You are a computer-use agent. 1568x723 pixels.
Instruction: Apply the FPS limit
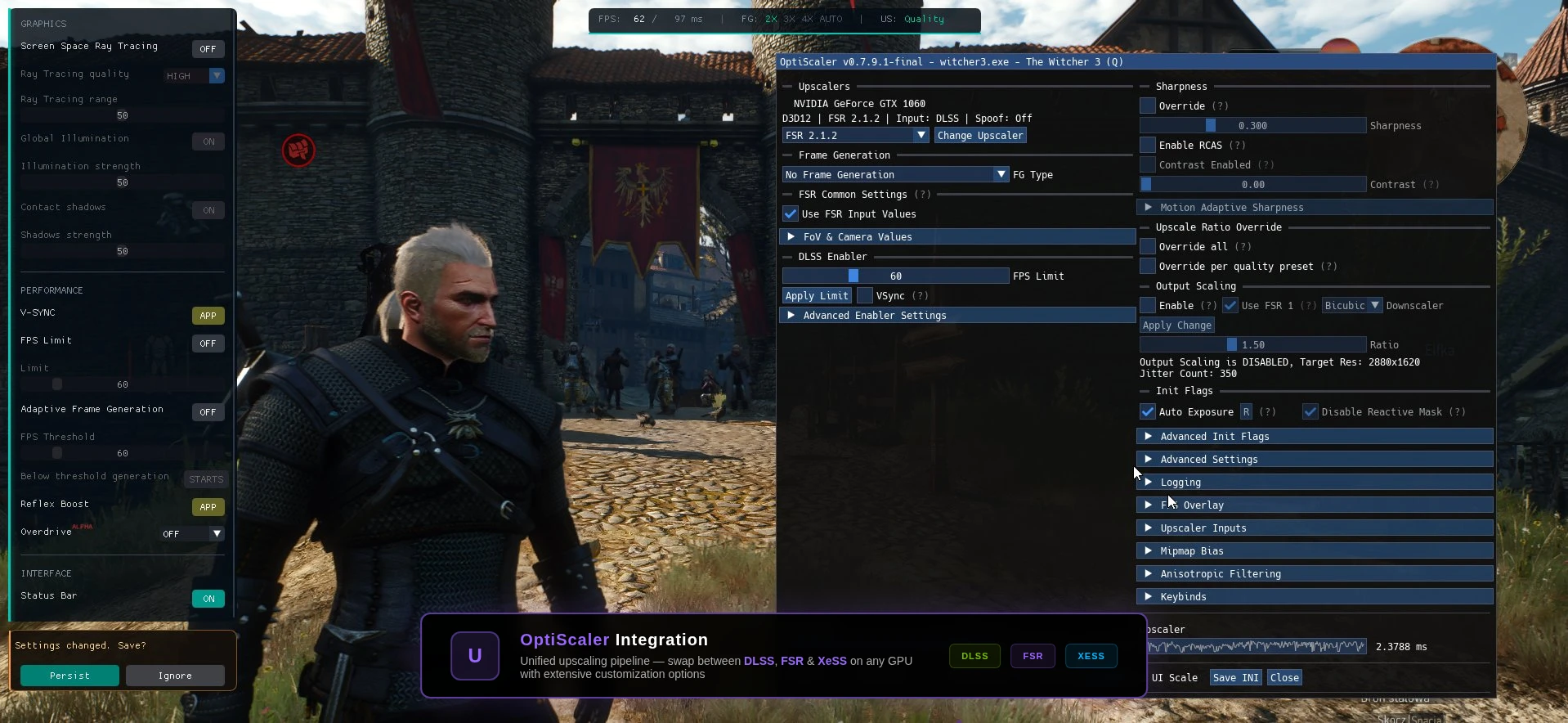817,296
